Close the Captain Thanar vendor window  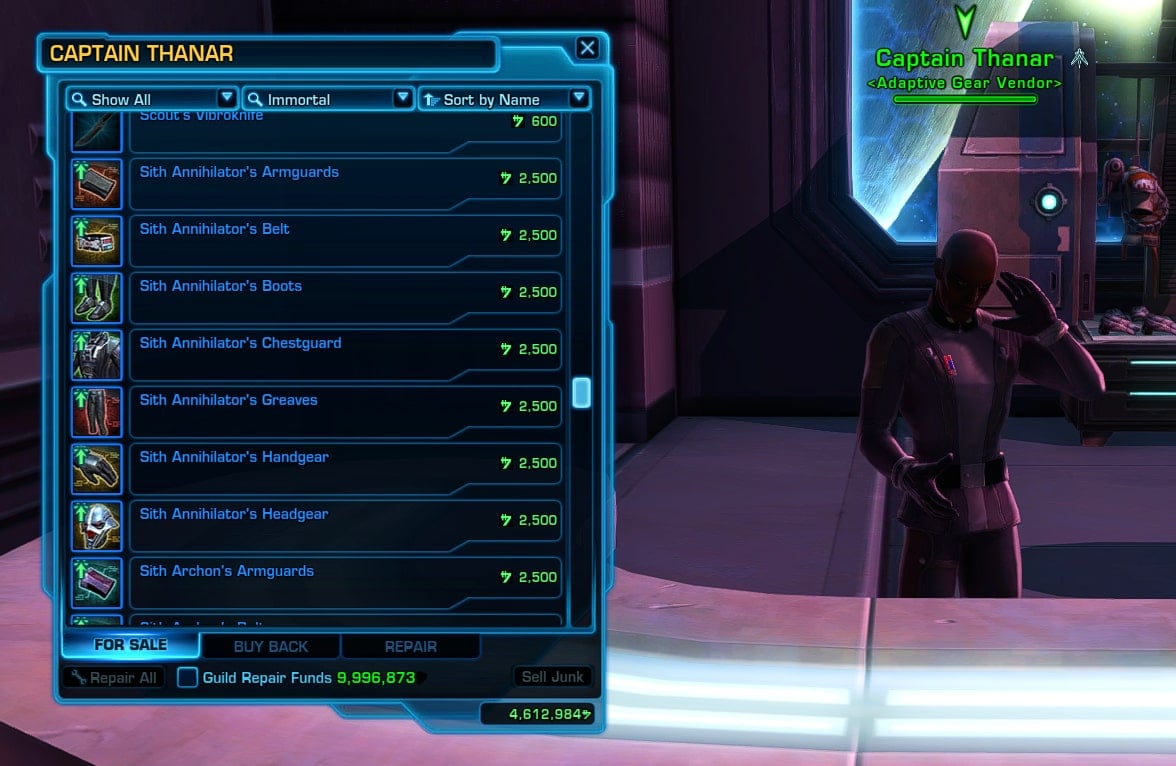click(588, 48)
